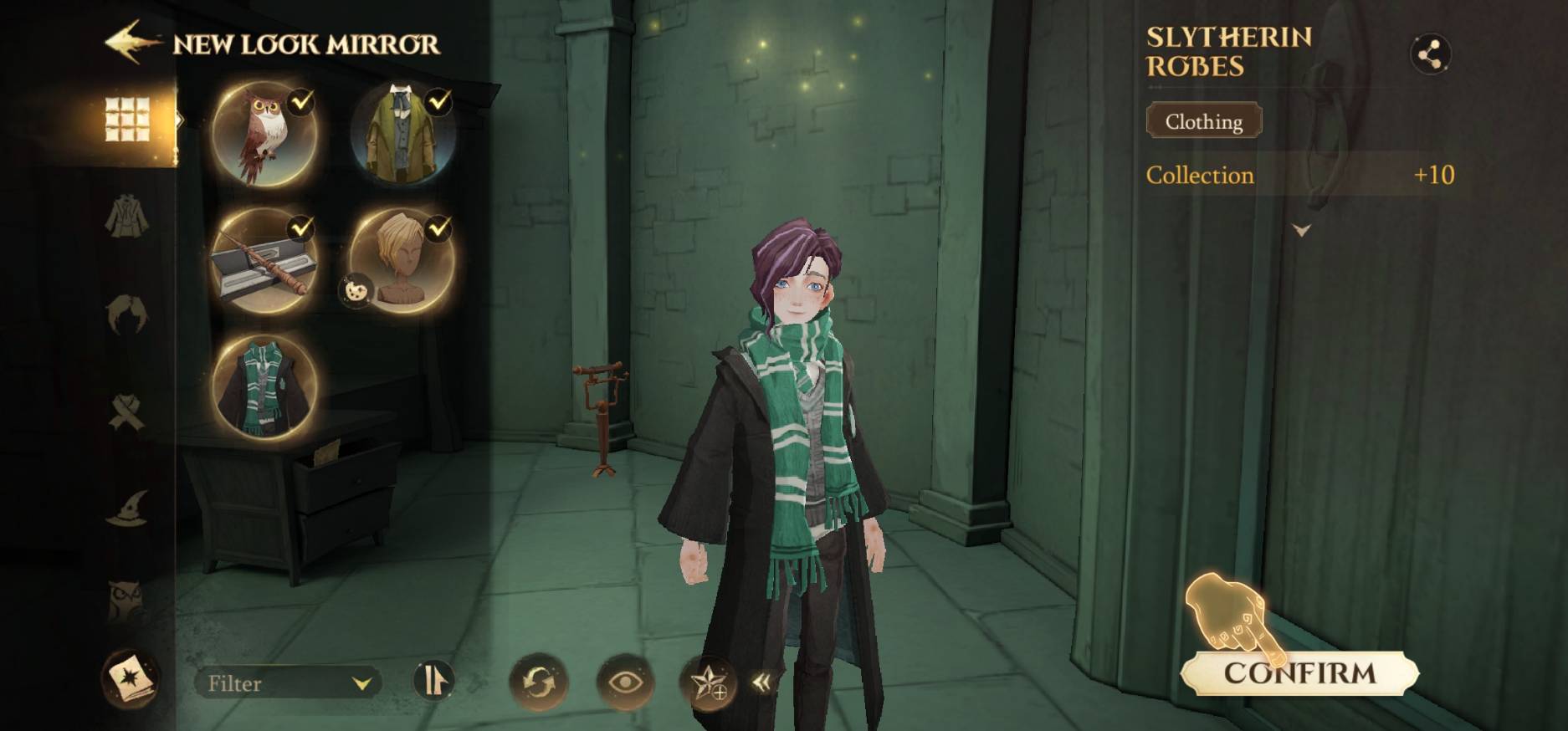Choose the olive coat outfit thumbnail

point(402,134)
